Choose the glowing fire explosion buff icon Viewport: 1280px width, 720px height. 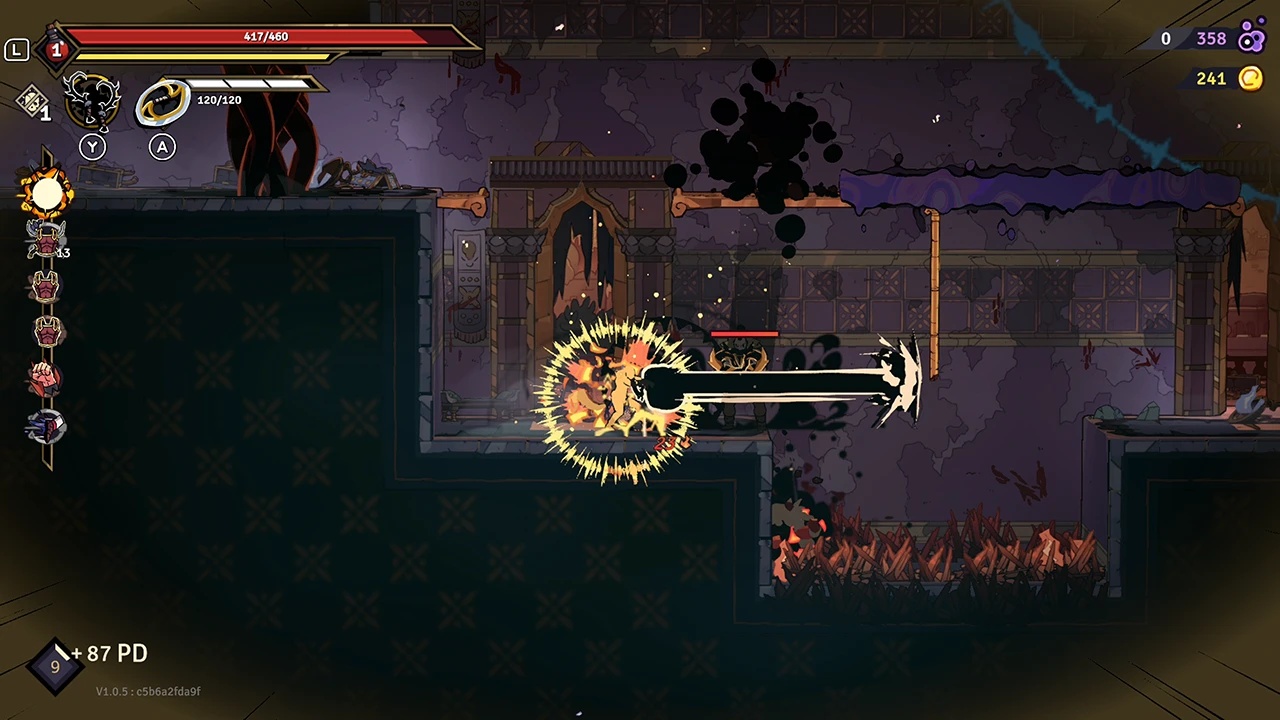[46, 192]
